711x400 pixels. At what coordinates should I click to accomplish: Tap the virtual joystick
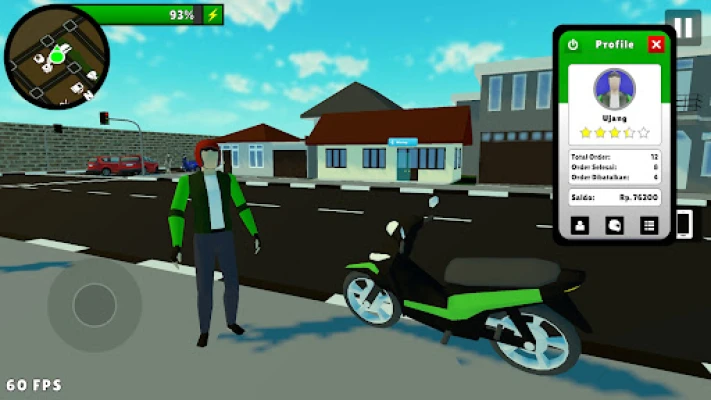coord(94,304)
